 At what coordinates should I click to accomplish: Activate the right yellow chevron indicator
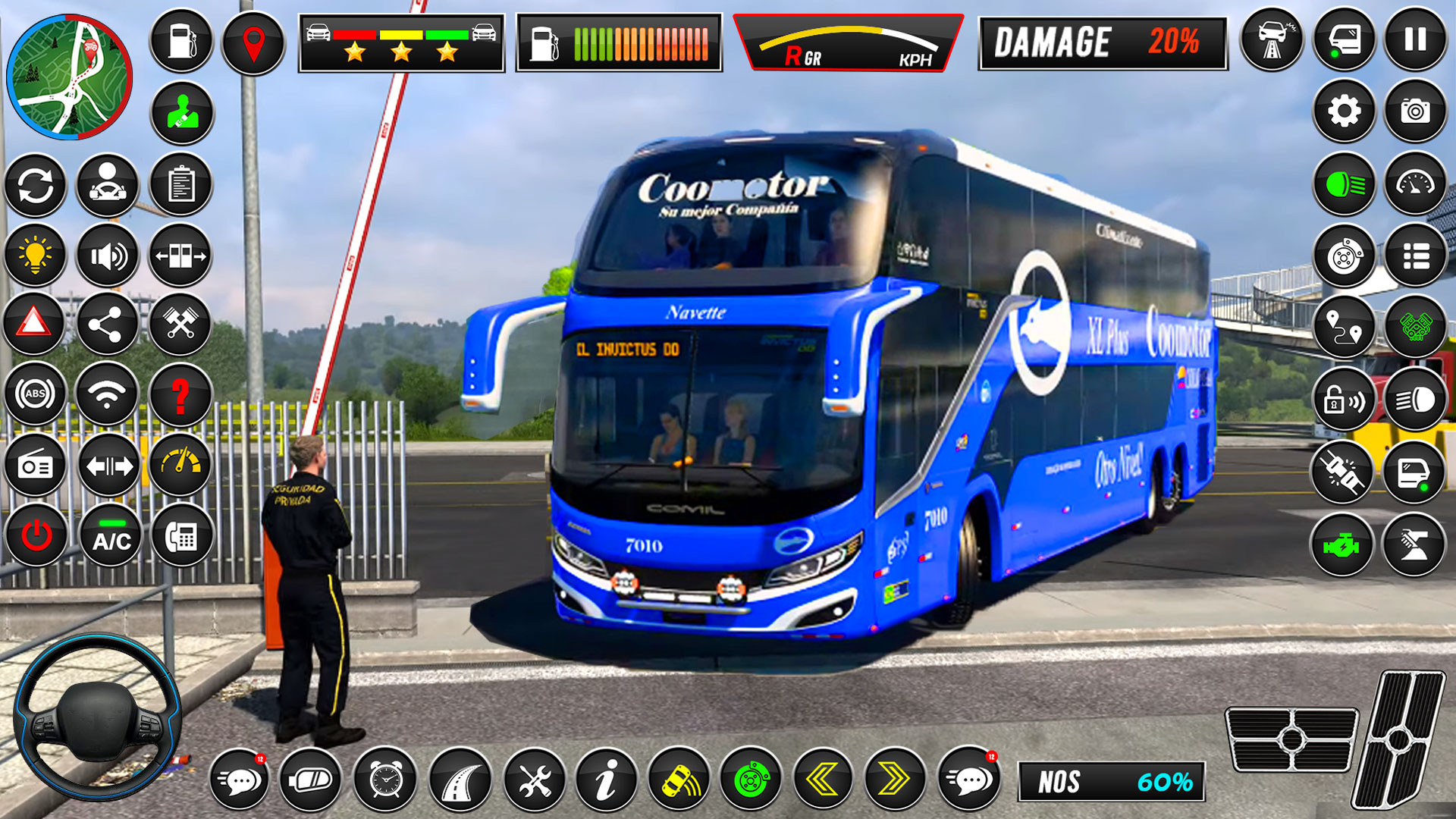point(896,779)
